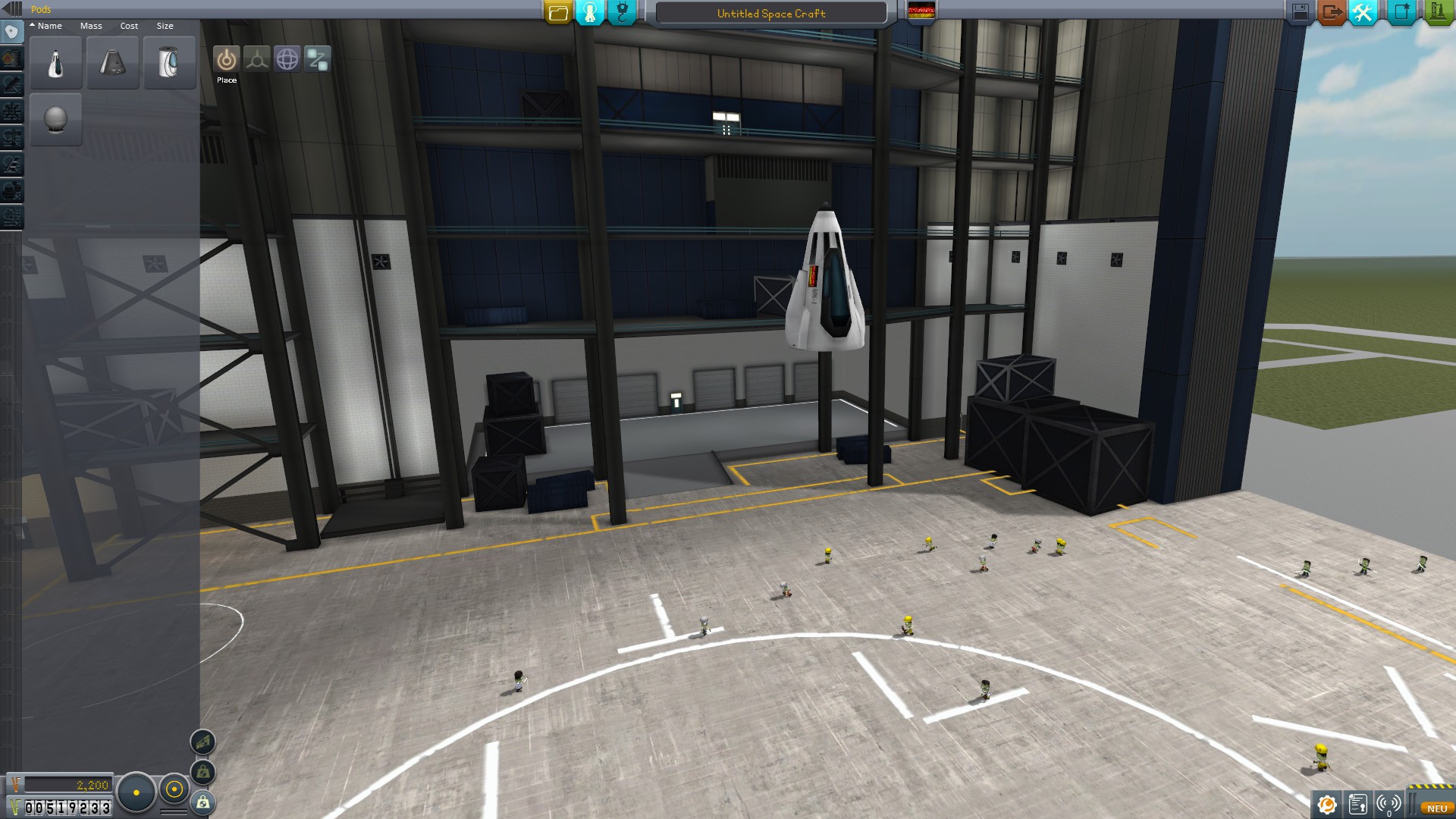Open the crew assignment kerbal tab
The image size is (1456, 819).
590,12
